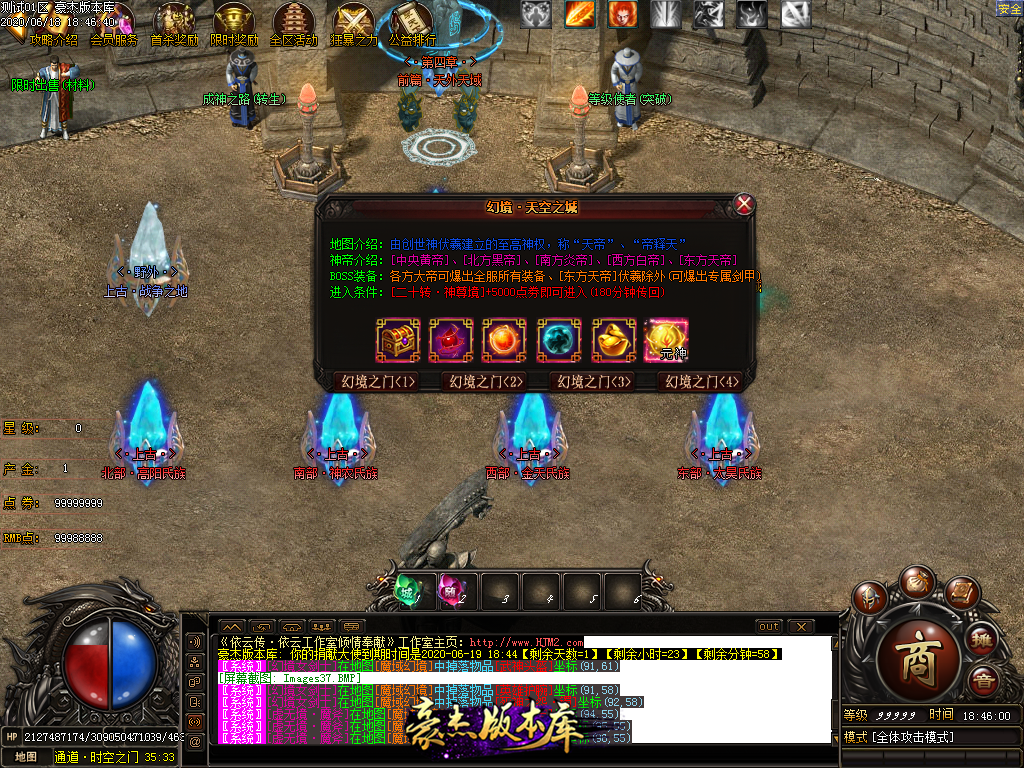Open the 会员服务 member services
The width and height of the screenshot is (1024, 768).
(x=114, y=27)
